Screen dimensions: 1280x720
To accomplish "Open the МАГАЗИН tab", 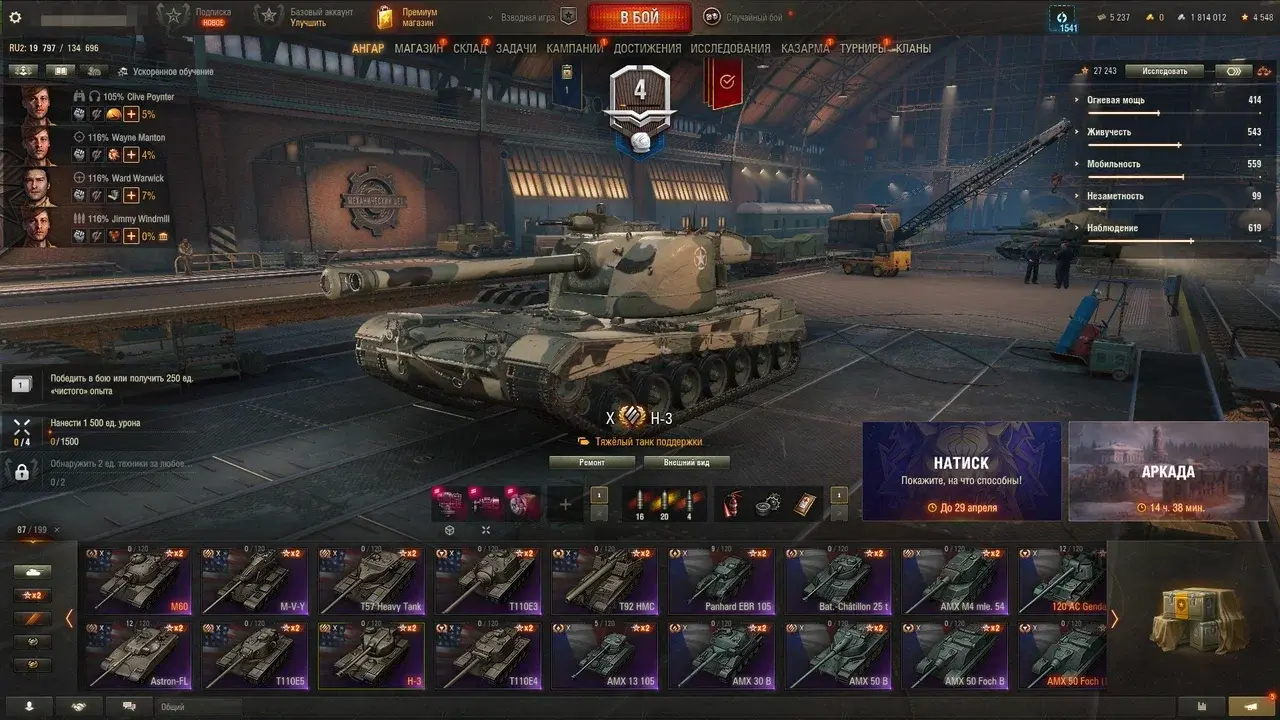I will (x=418, y=48).
